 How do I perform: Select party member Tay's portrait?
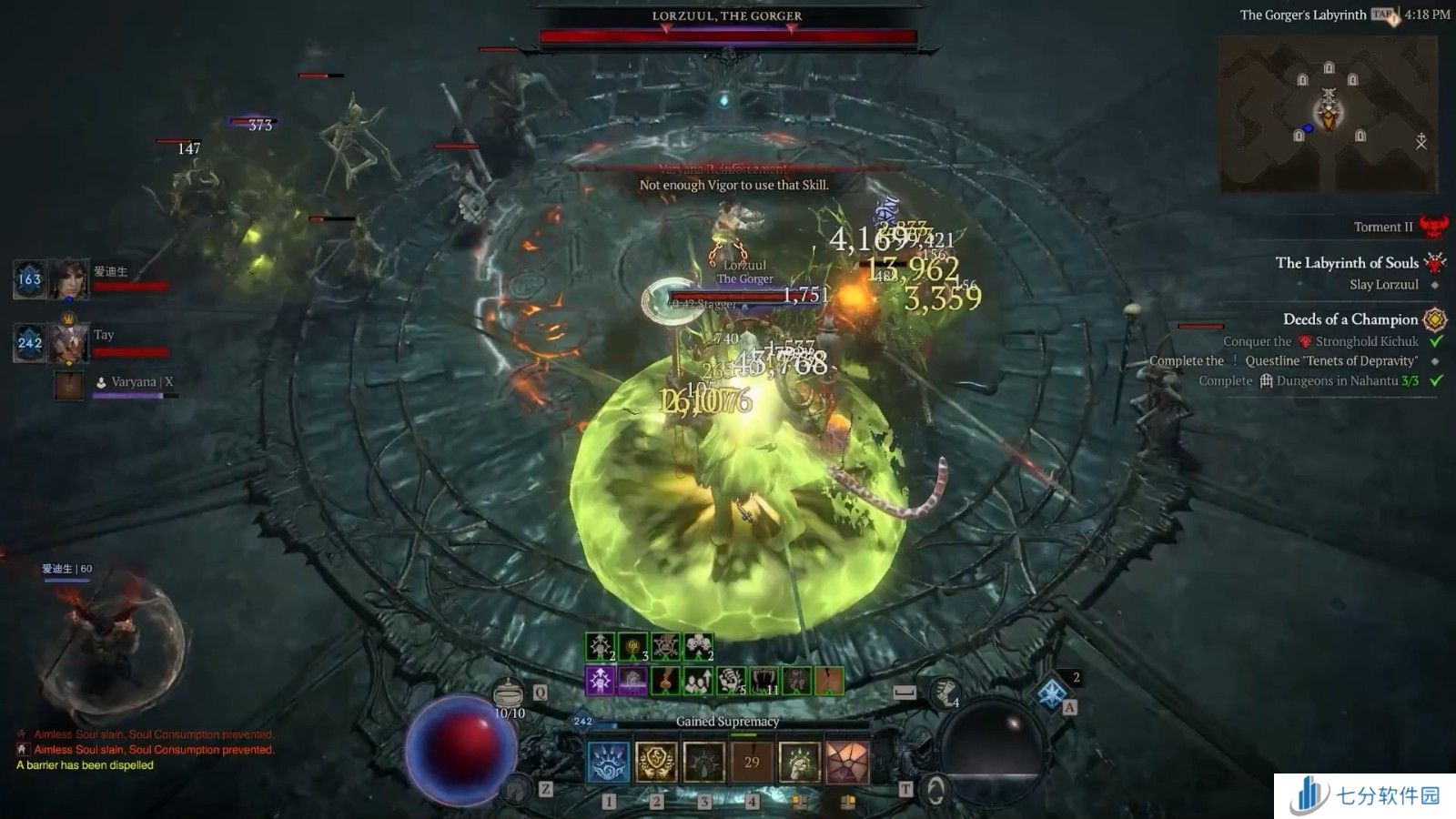pyautogui.click(x=67, y=343)
